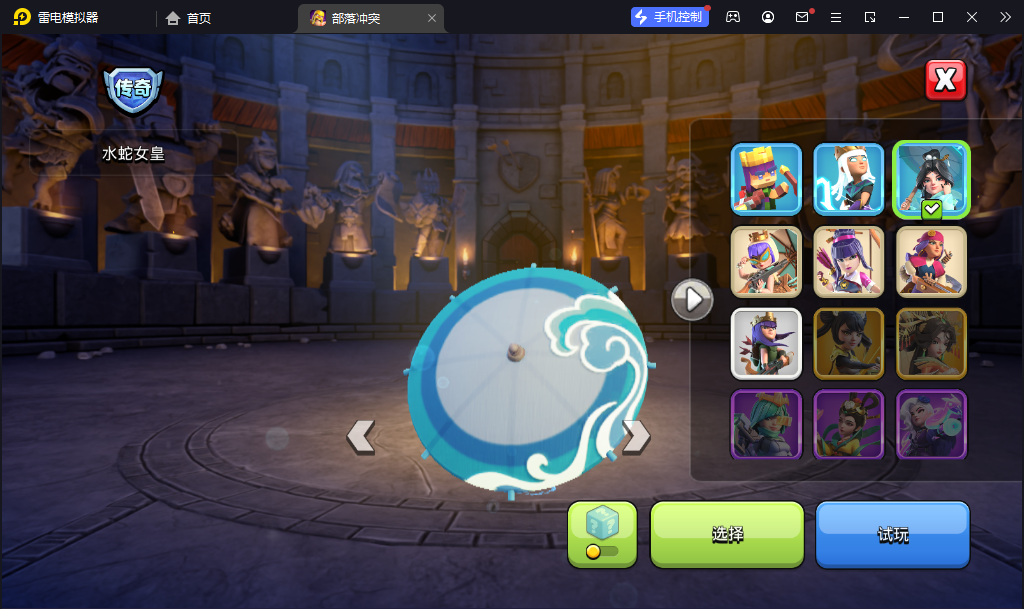Screen dimensions: 1024x609
Task: Select the blocky pixel queen skin
Action: [x=766, y=179]
